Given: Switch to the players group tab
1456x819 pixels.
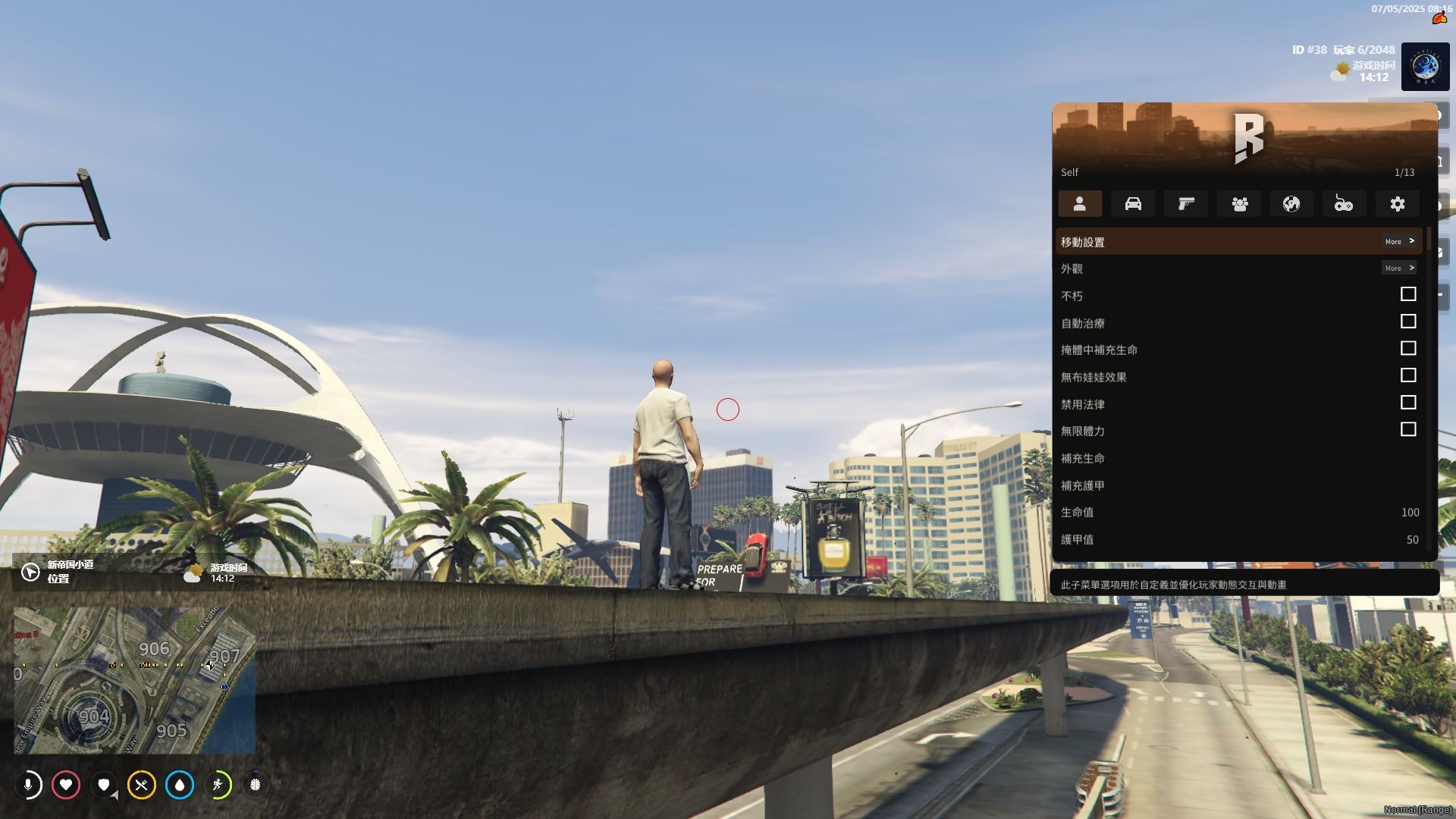Looking at the screenshot, I should [x=1239, y=204].
